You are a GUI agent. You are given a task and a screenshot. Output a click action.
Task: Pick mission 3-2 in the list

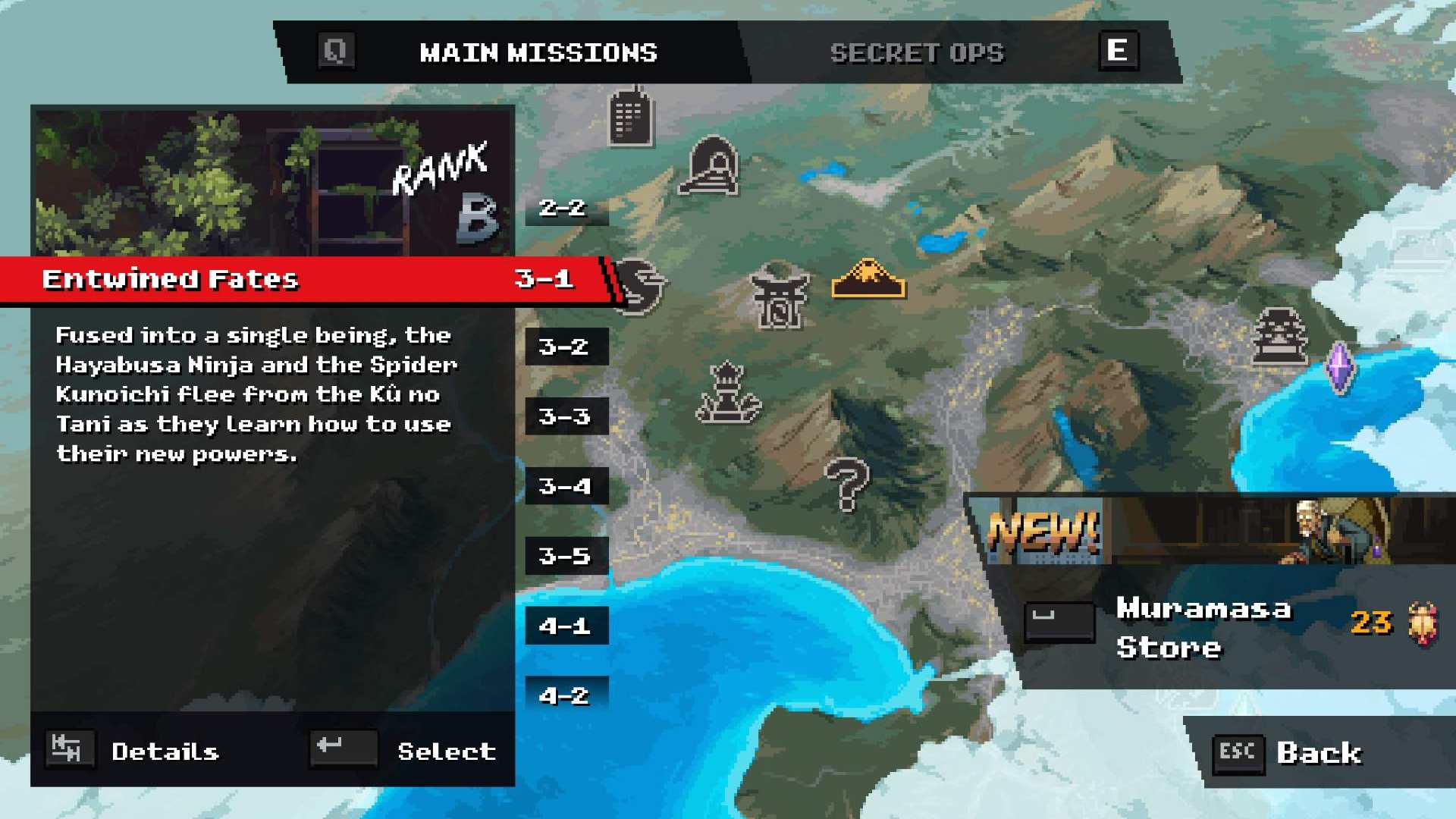coord(565,347)
